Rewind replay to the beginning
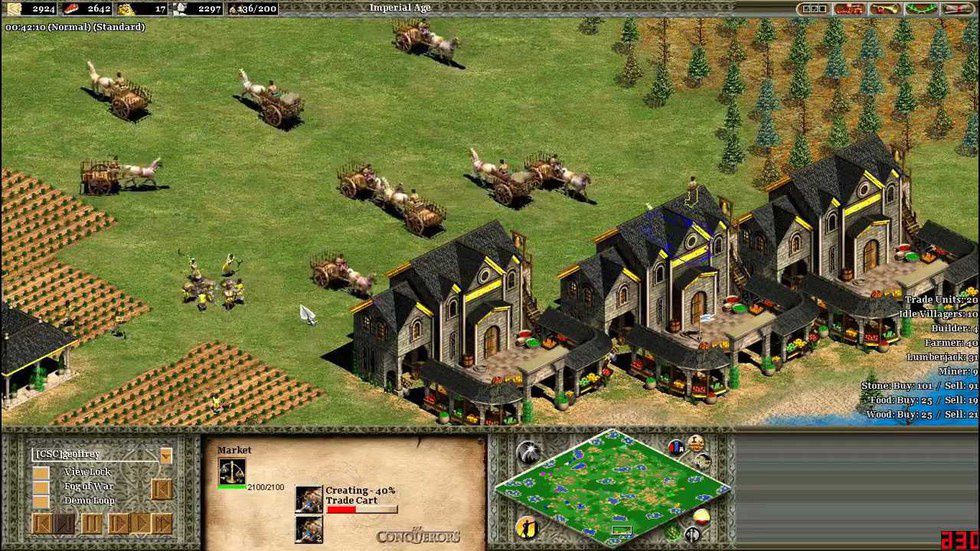Screen dimensions: 980x551 42,523
